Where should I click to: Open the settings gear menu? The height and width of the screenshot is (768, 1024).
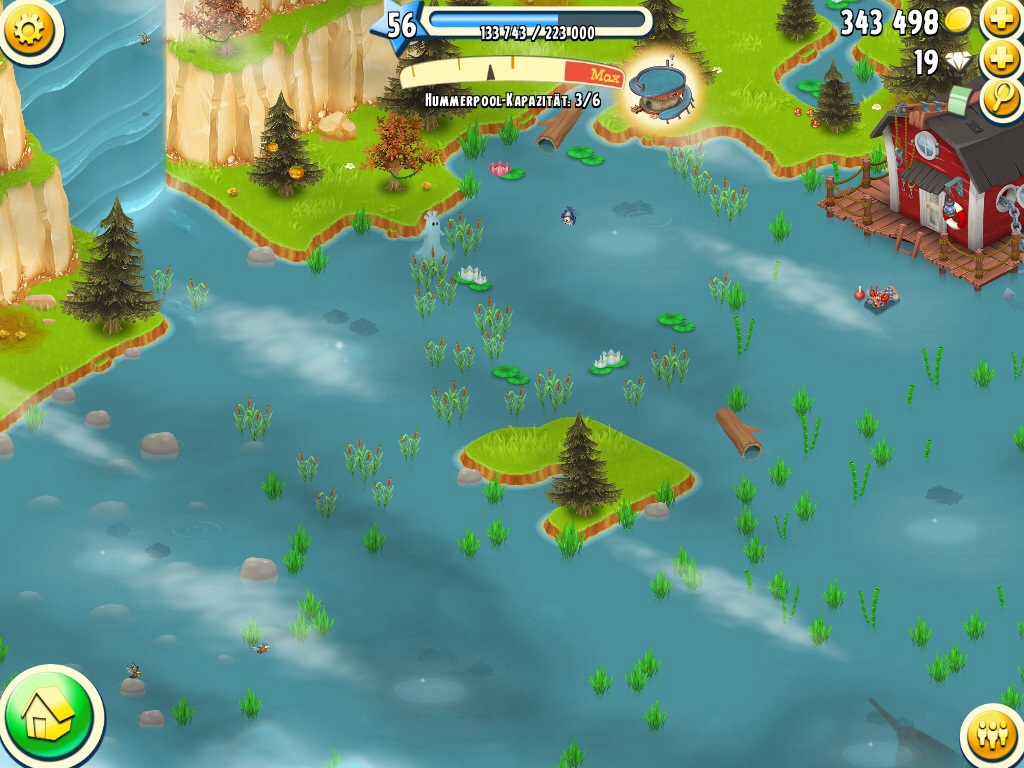(x=29, y=29)
